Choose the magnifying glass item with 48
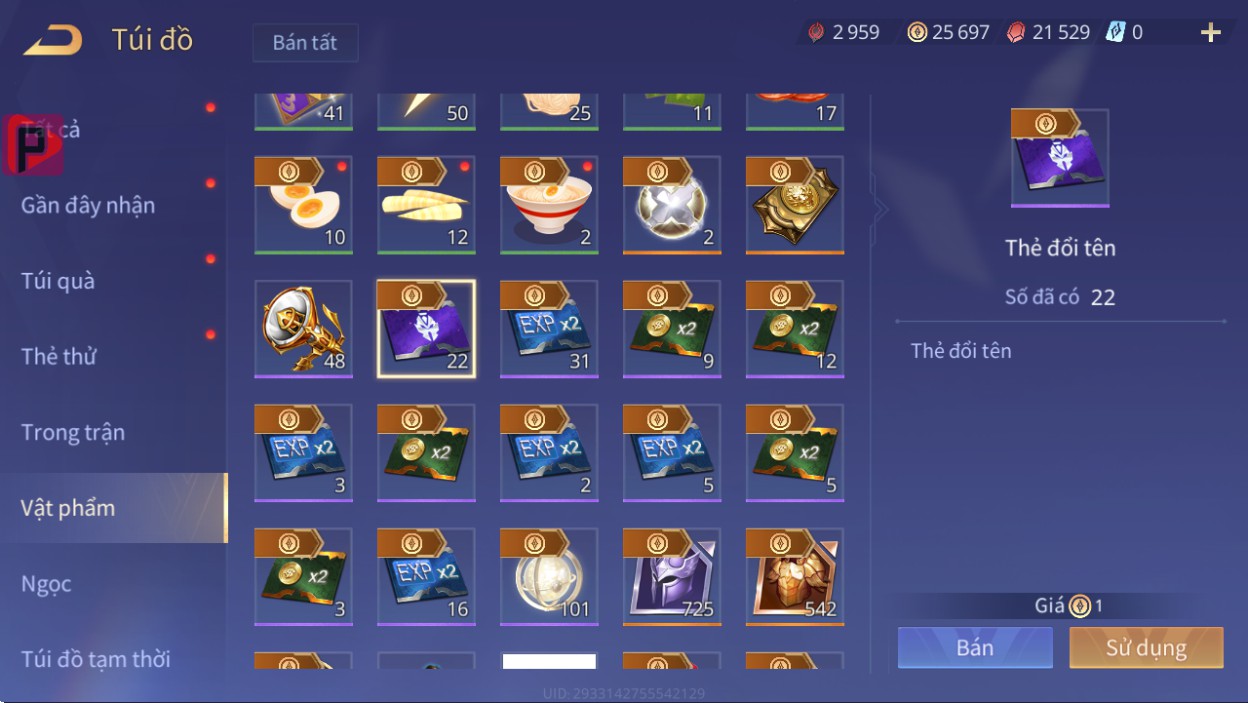 [x=304, y=328]
